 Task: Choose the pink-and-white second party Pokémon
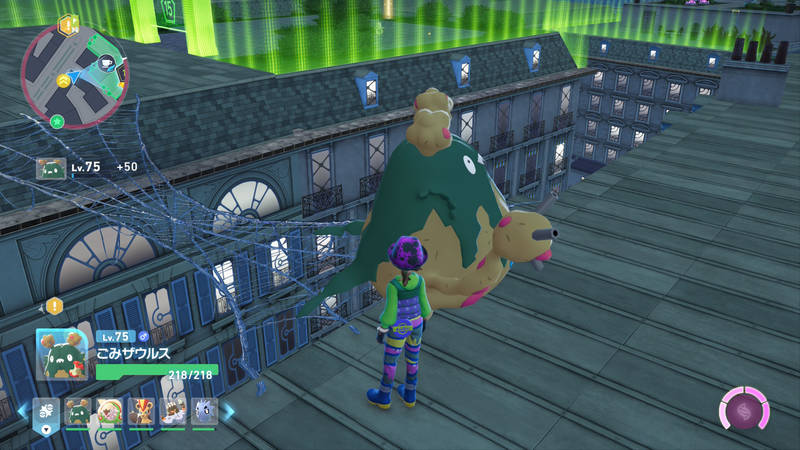point(110,411)
